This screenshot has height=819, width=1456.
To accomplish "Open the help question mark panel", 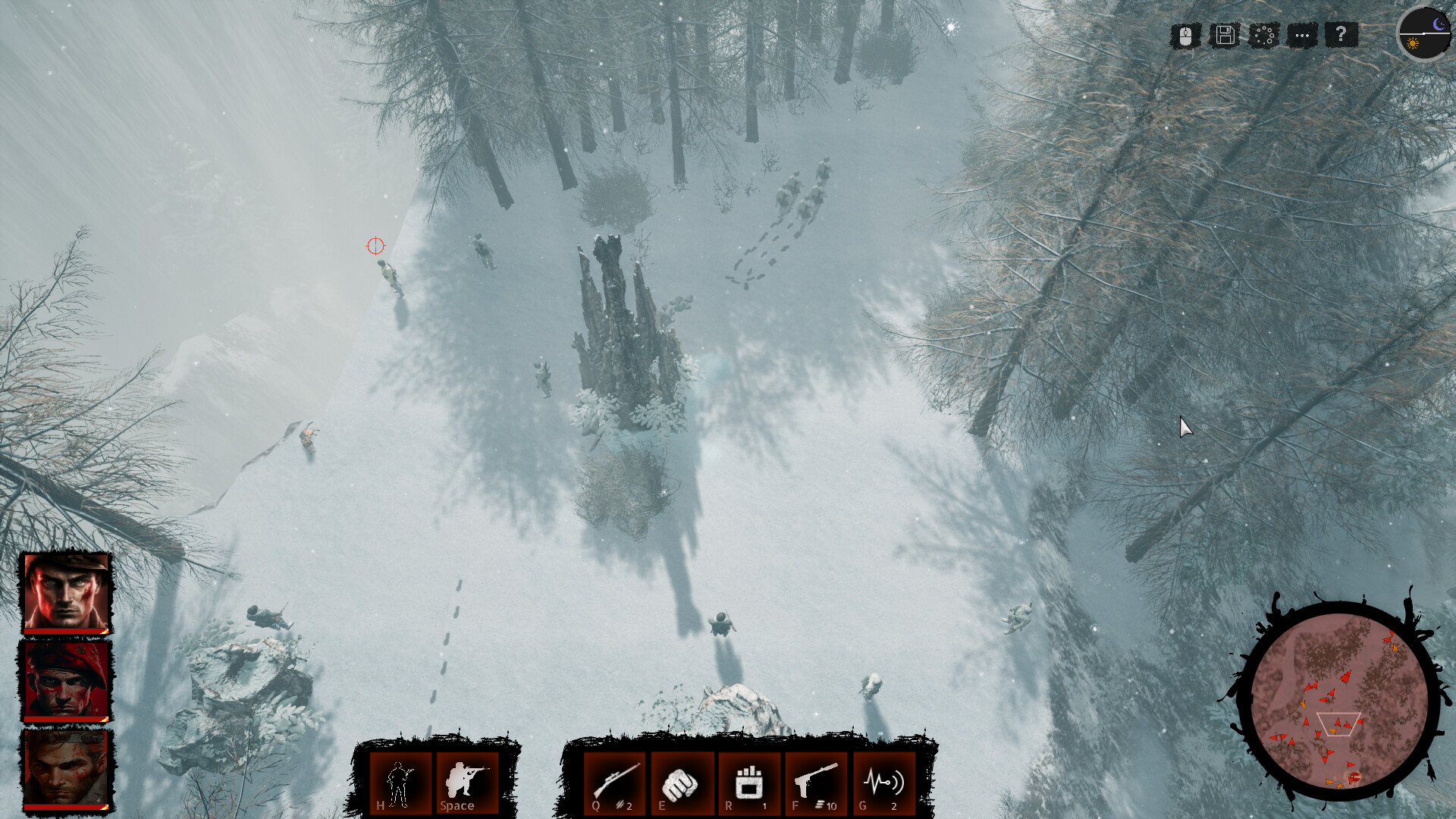I will point(1341,35).
